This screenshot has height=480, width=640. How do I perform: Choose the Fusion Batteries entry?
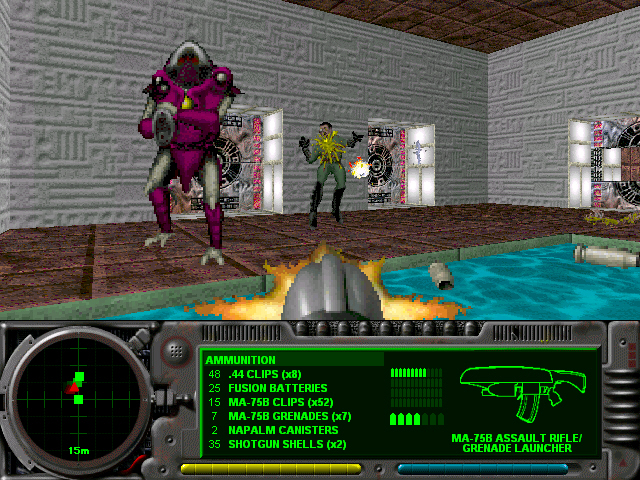[277, 388]
